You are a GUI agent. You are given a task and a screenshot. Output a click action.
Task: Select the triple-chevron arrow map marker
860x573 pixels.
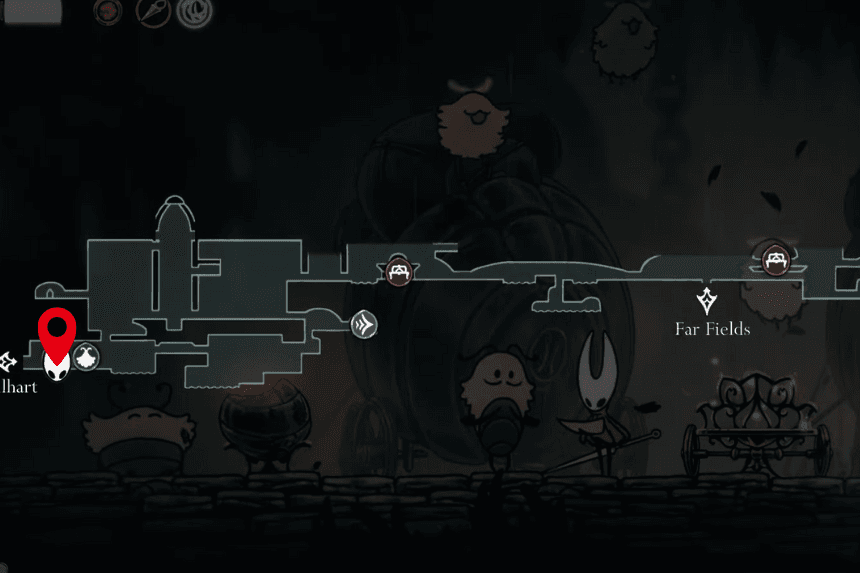coord(364,324)
